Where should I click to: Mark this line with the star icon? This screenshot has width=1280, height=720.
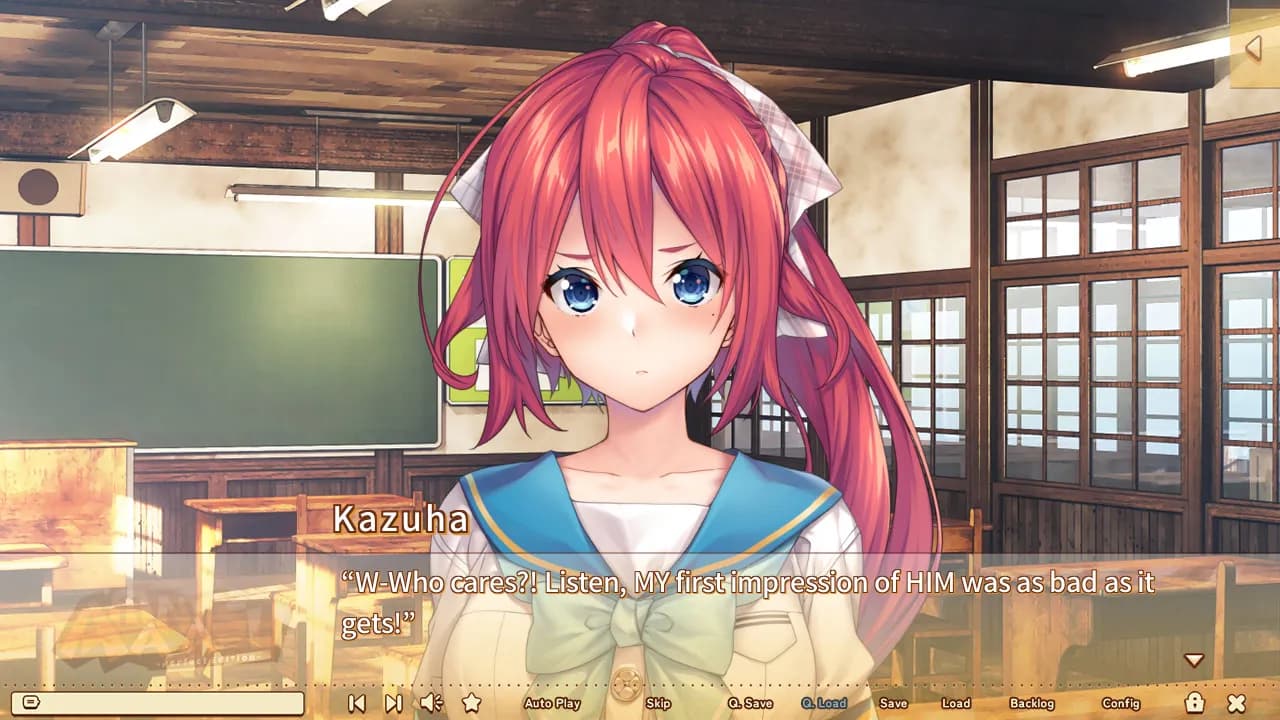[472, 703]
